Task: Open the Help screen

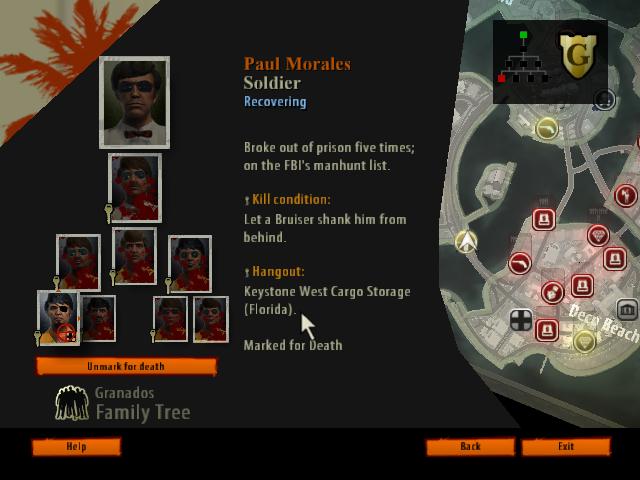Action: point(76,447)
